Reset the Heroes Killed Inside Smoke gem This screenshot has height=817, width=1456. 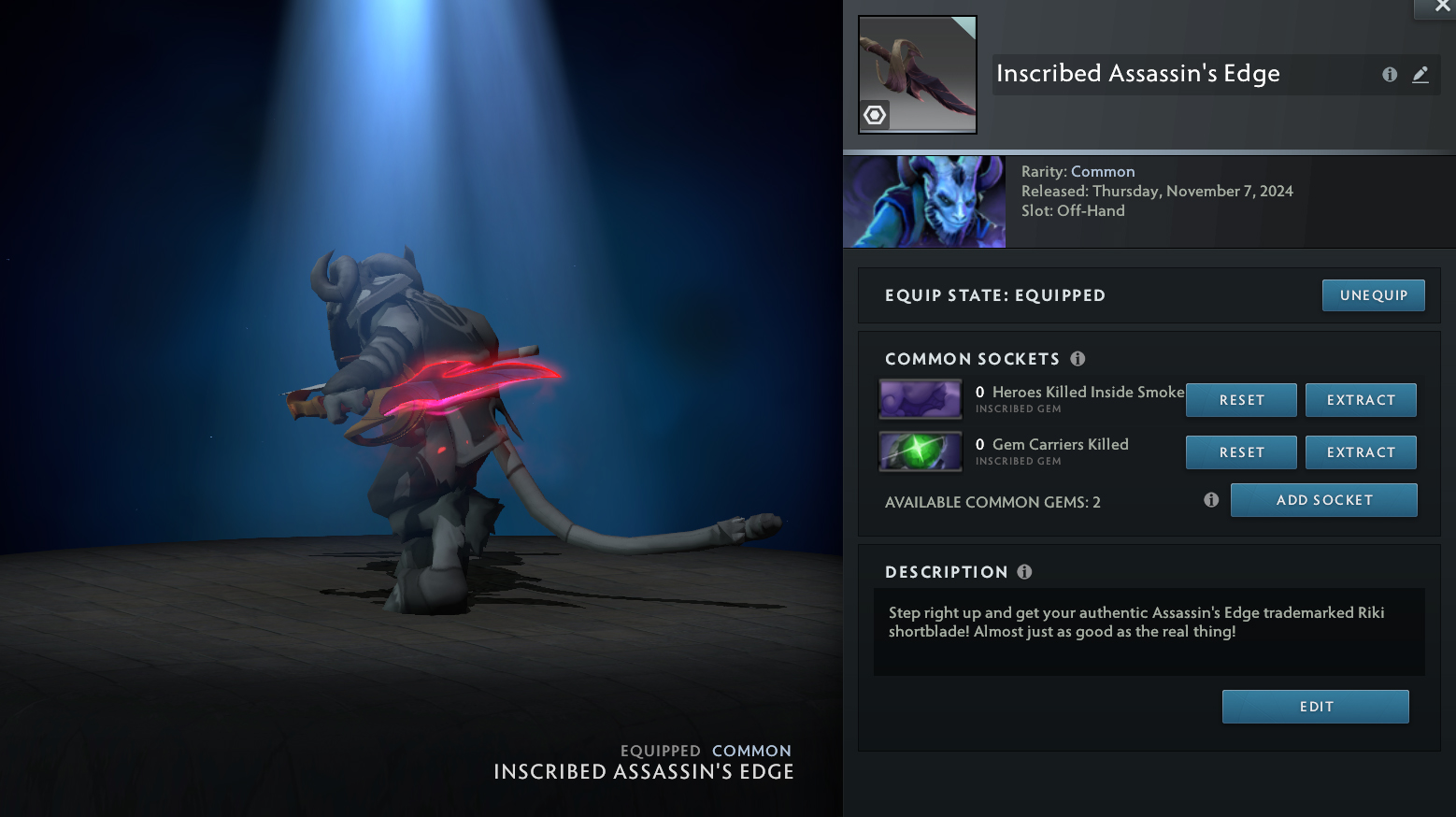1241,400
